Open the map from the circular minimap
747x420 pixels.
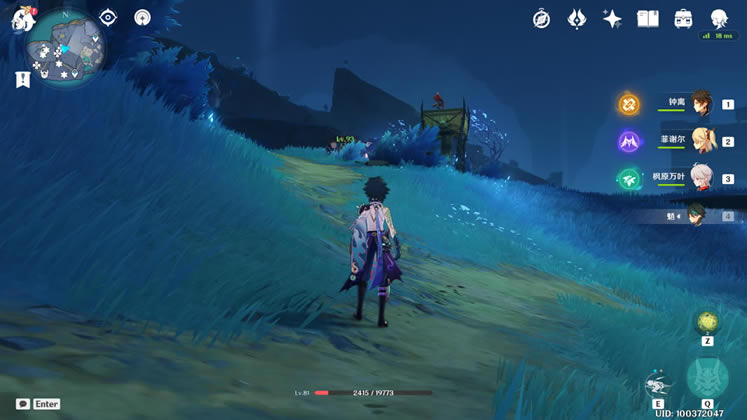point(66,48)
